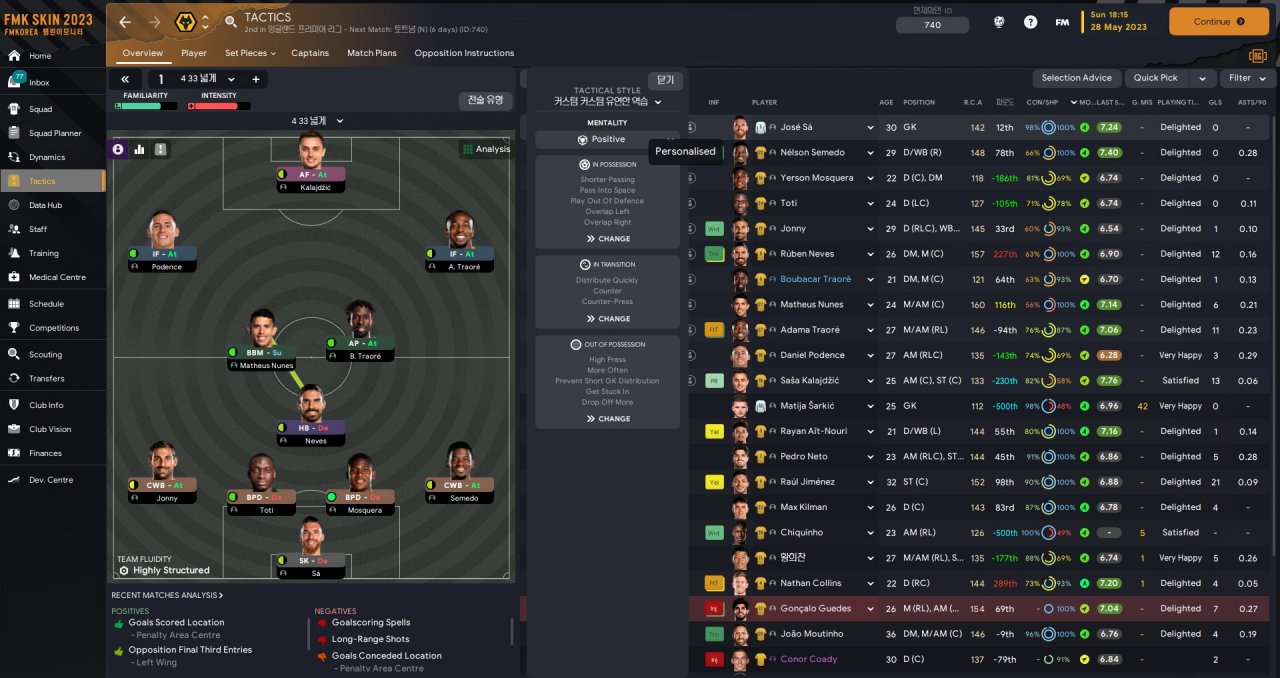This screenshot has height=678, width=1280.
Task: Open the Match Plans tab
Action: (371, 53)
